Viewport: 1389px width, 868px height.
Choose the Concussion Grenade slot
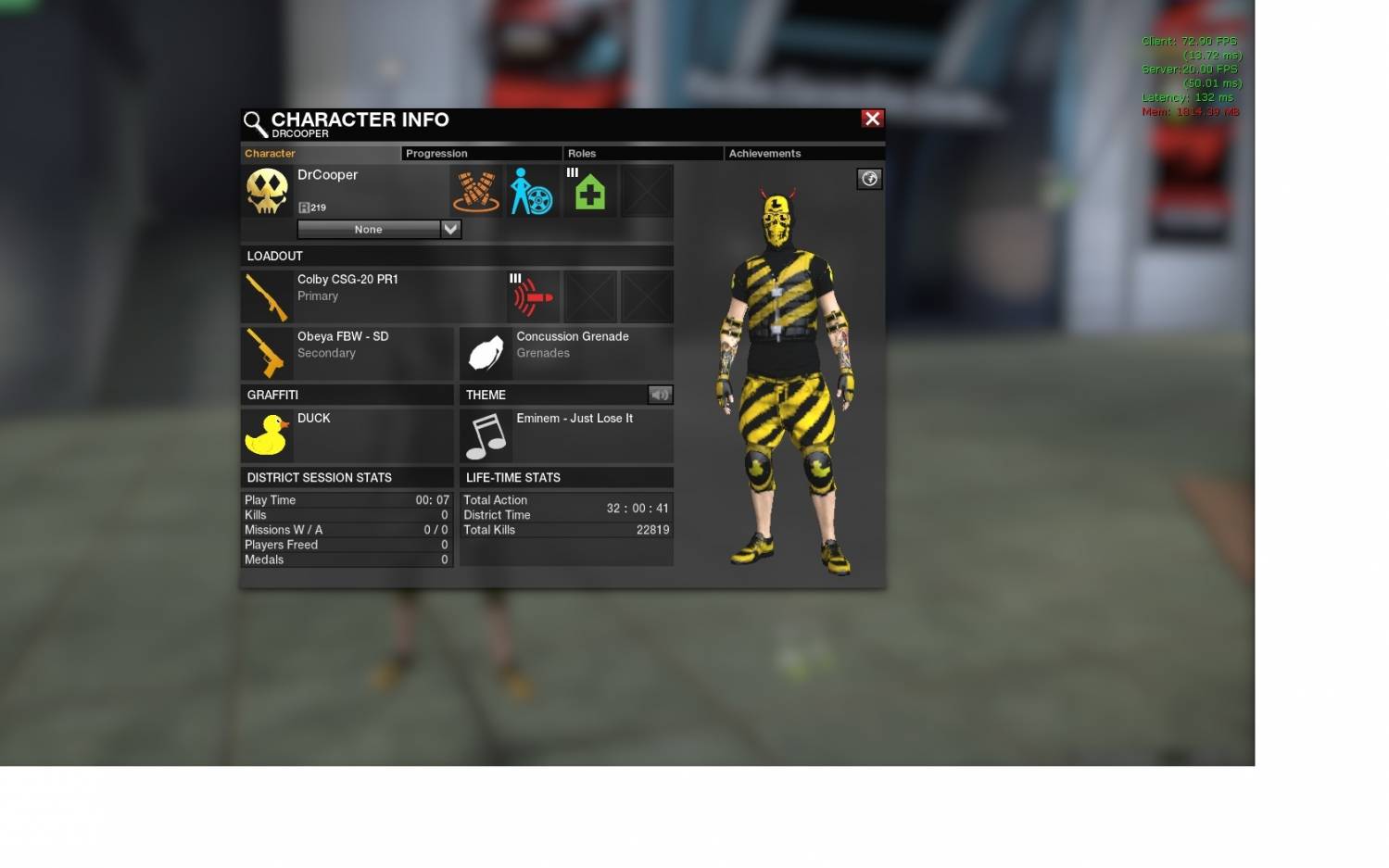[x=486, y=353]
